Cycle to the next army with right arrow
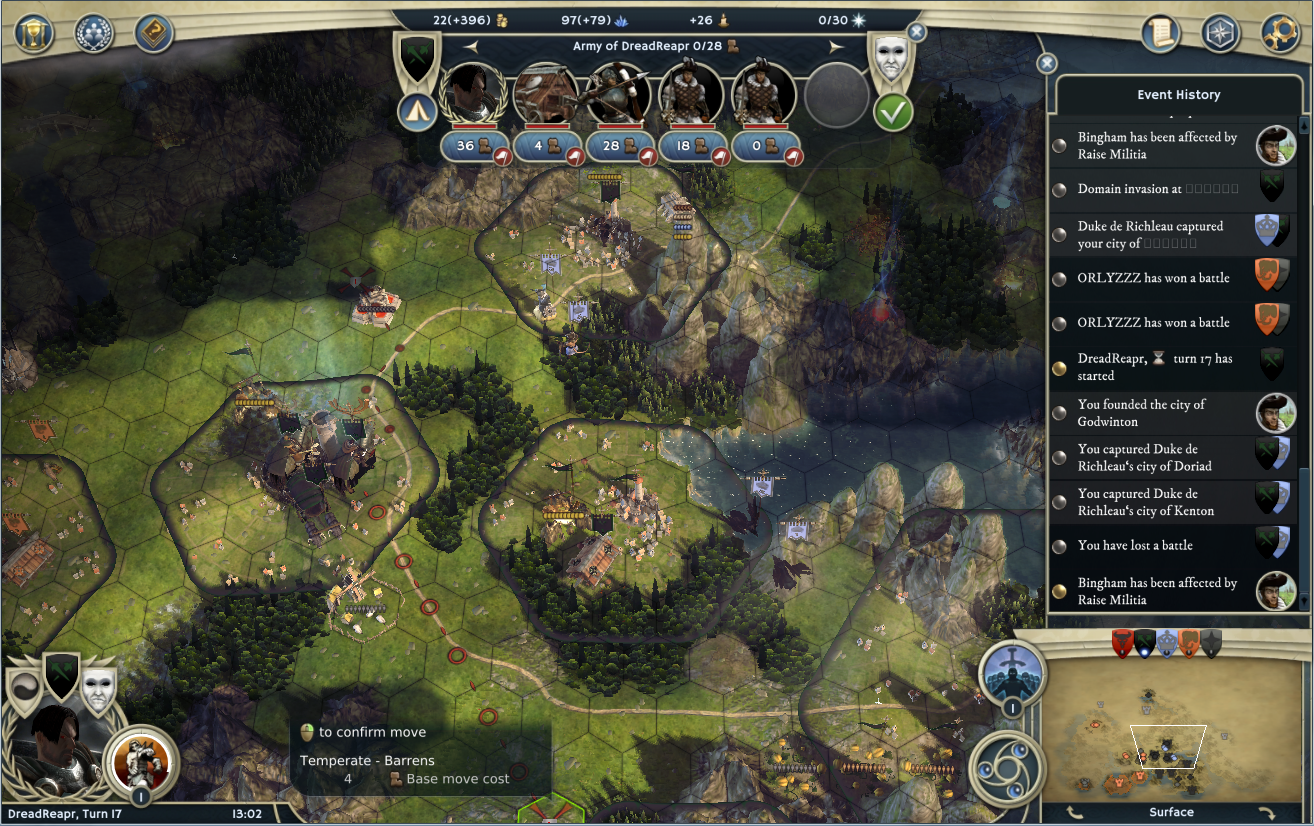This screenshot has height=826, width=1314. pyautogui.click(x=836, y=46)
